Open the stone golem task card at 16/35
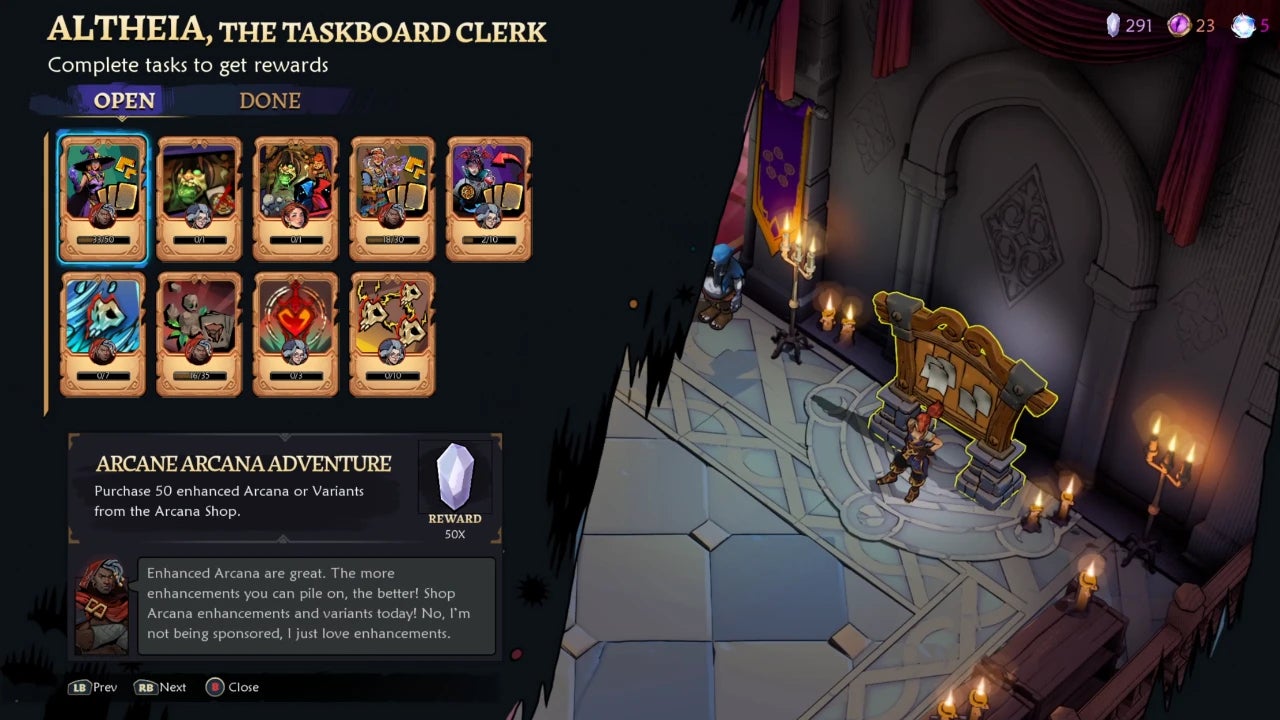 199,334
